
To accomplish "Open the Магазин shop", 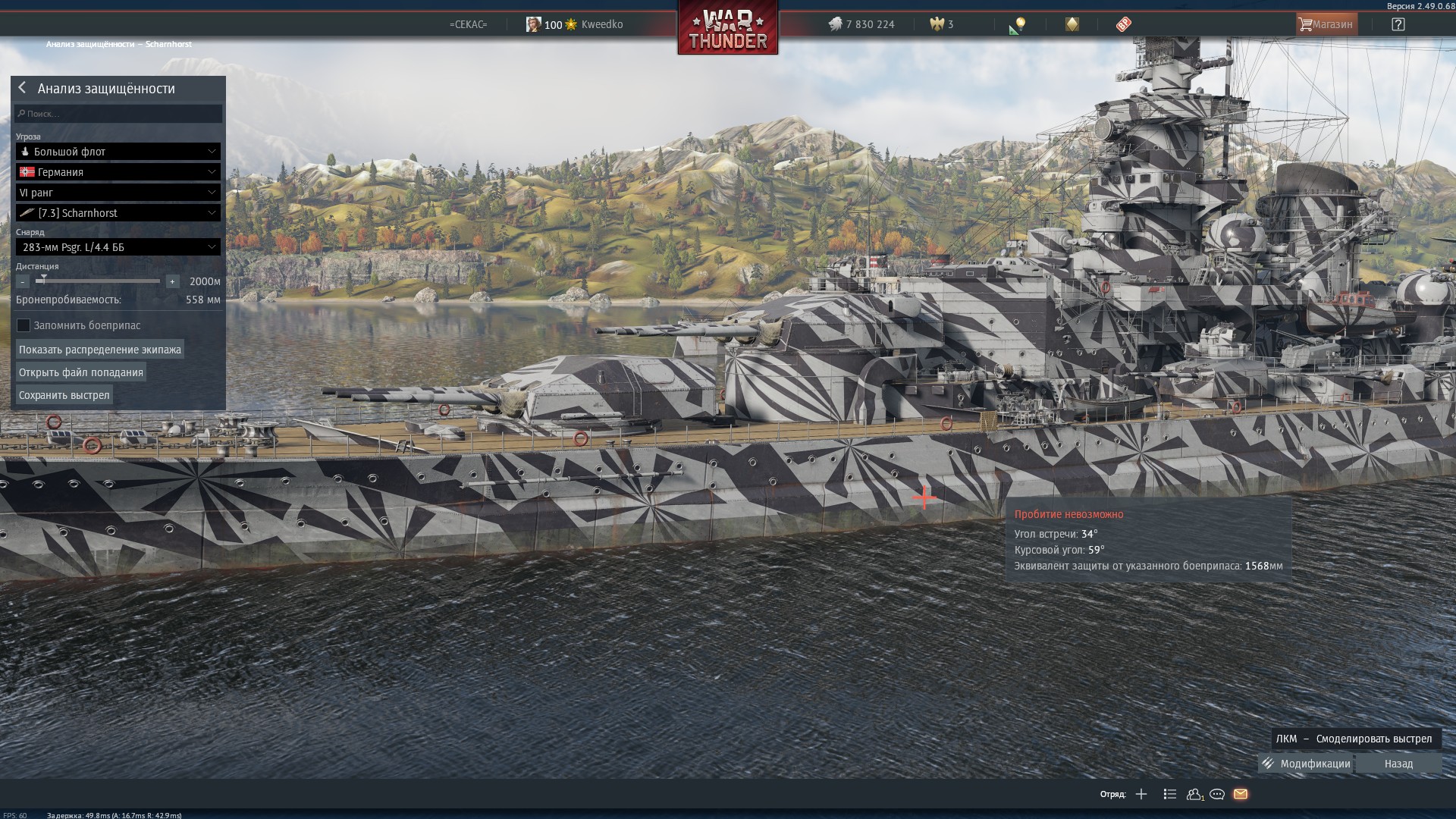I will pos(1326,24).
